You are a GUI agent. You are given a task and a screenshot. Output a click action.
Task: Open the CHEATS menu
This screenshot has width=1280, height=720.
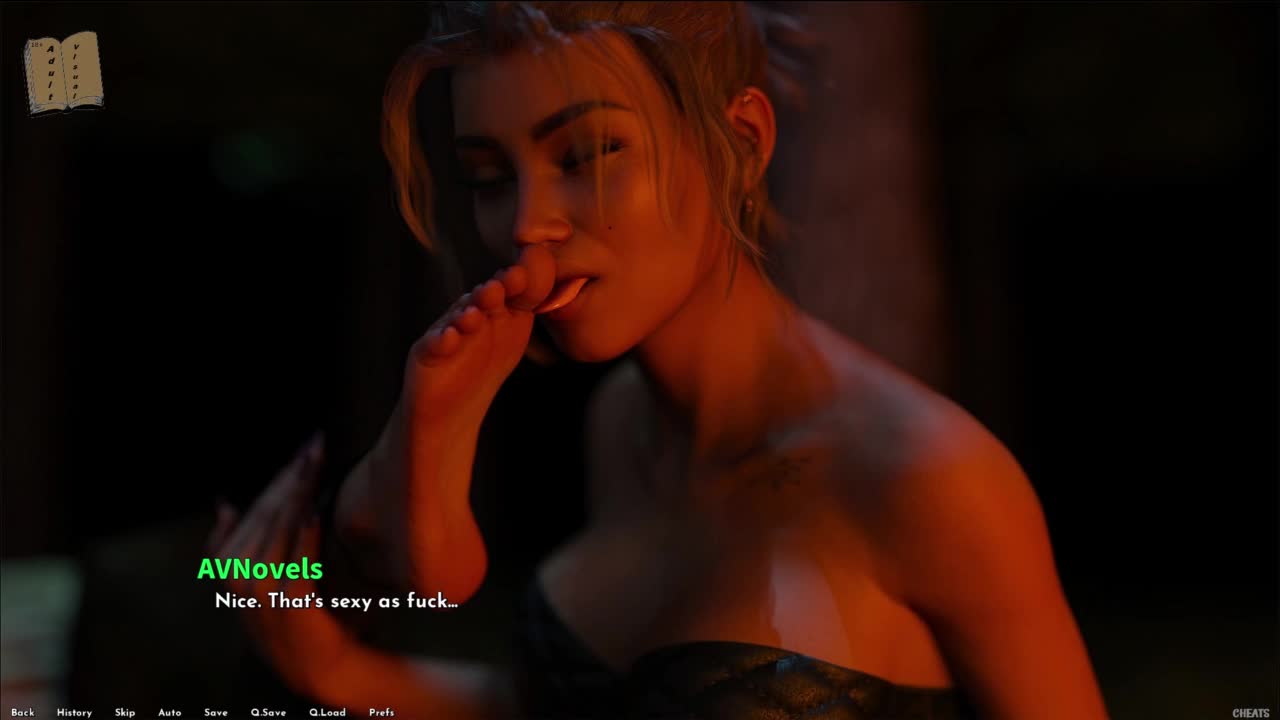tap(1250, 713)
